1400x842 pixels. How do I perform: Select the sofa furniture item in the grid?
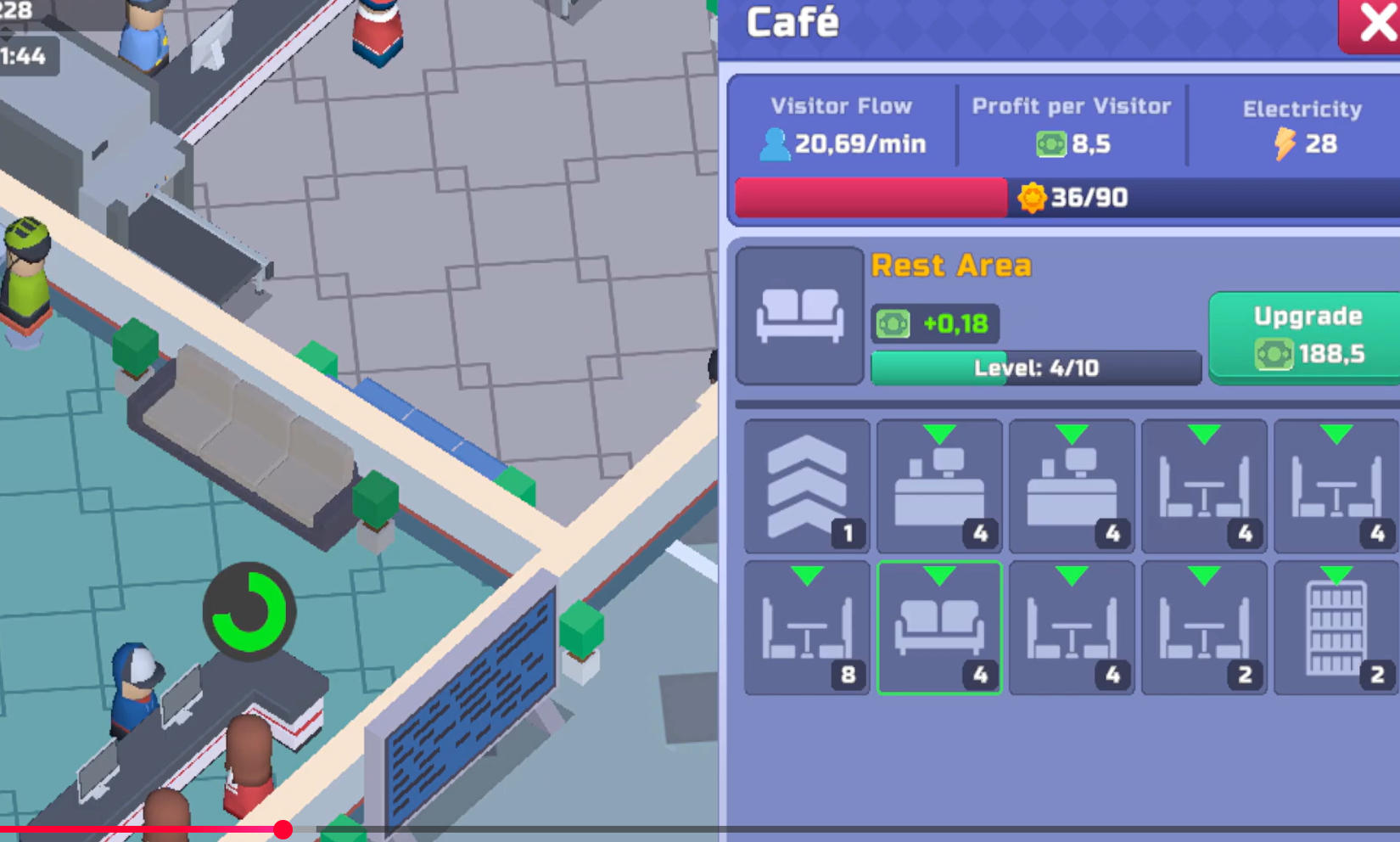pyautogui.click(x=938, y=628)
